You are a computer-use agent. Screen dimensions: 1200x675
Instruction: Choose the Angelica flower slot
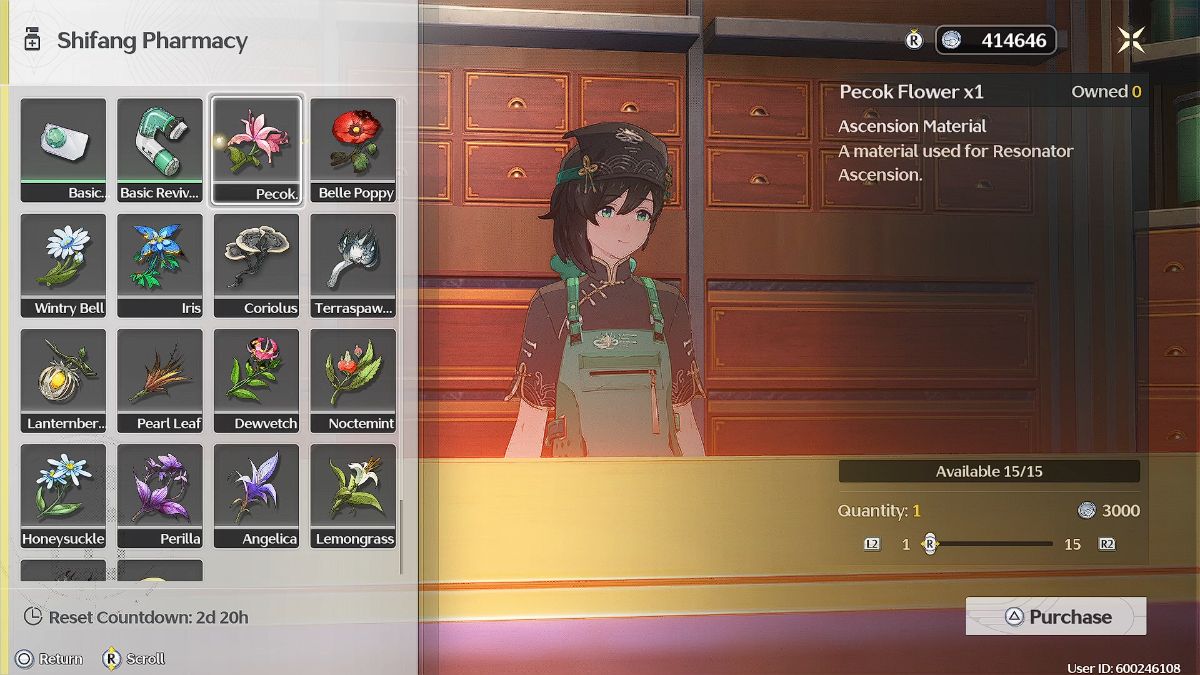(x=257, y=495)
